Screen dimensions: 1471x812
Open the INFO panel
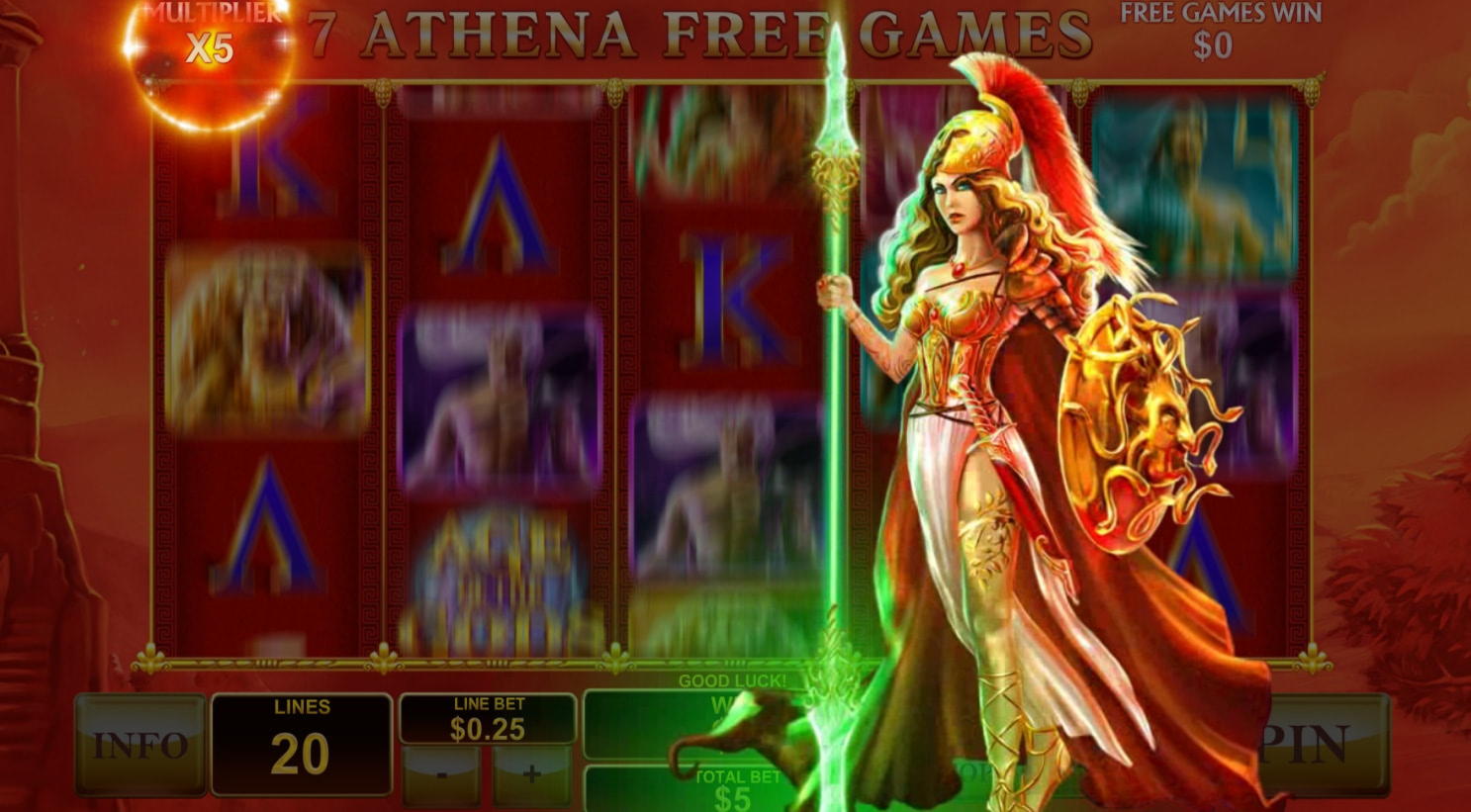[141, 744]
